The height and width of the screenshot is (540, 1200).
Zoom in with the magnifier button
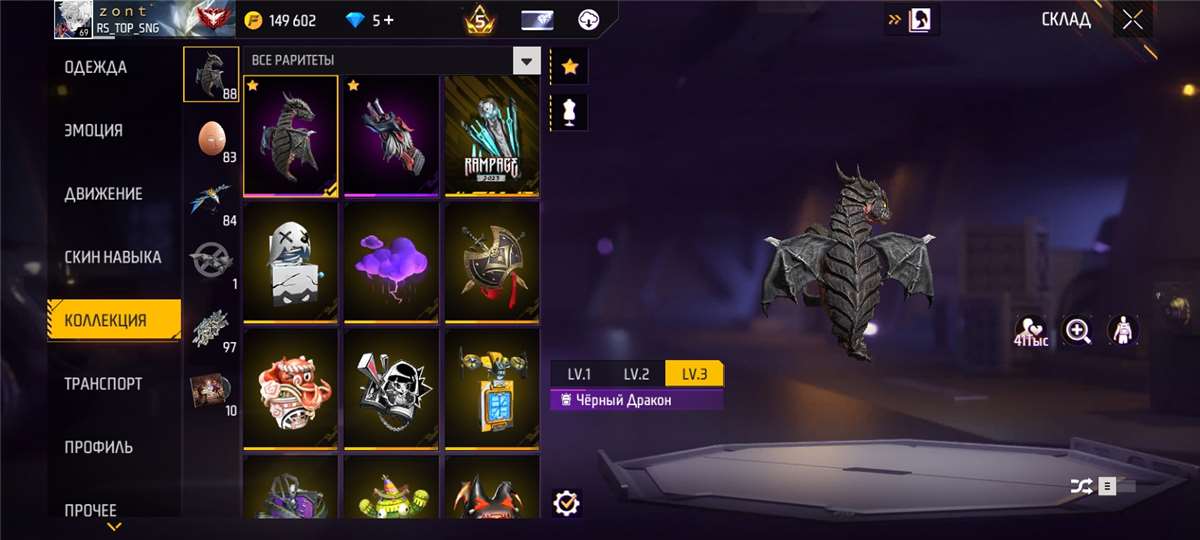pos(1078,331)
